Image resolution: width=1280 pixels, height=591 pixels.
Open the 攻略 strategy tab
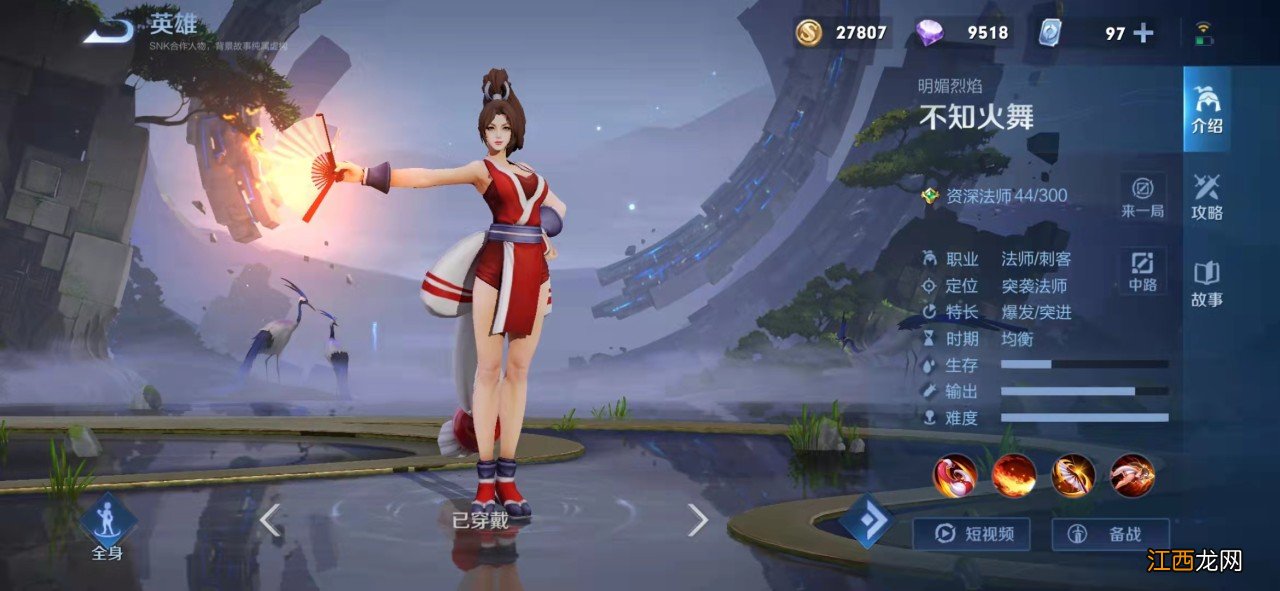tap(1206, 196)
